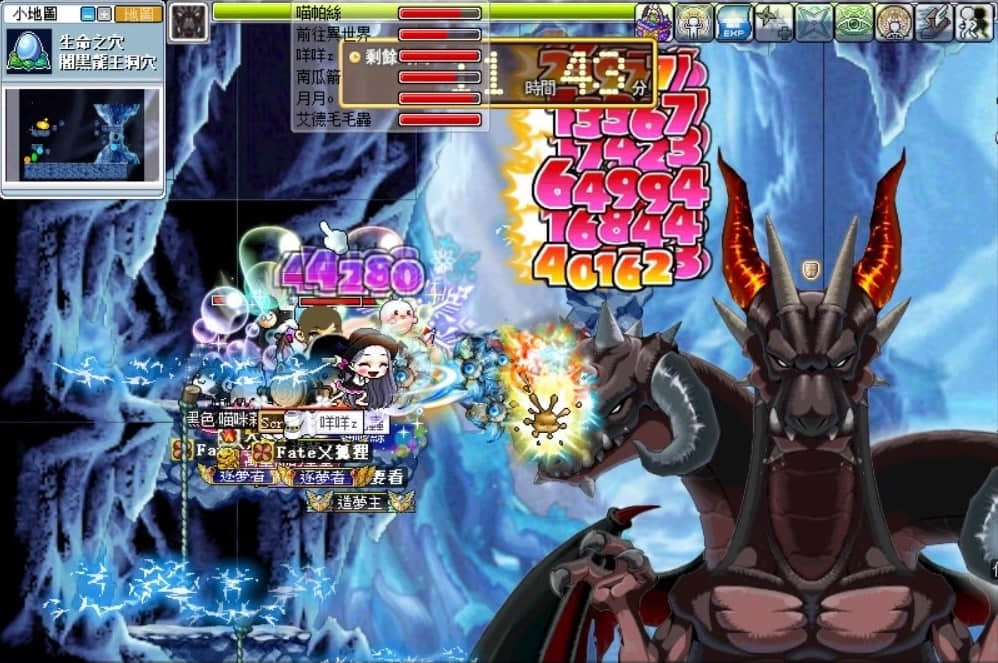Minimize the minimap with the minus button
998x663 pixels.
(88, 14)
